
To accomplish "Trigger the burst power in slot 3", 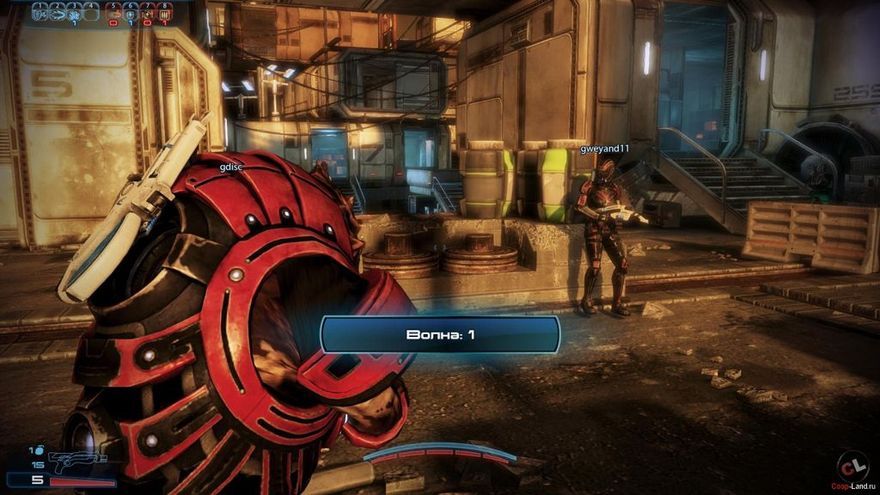I will 73,11.
